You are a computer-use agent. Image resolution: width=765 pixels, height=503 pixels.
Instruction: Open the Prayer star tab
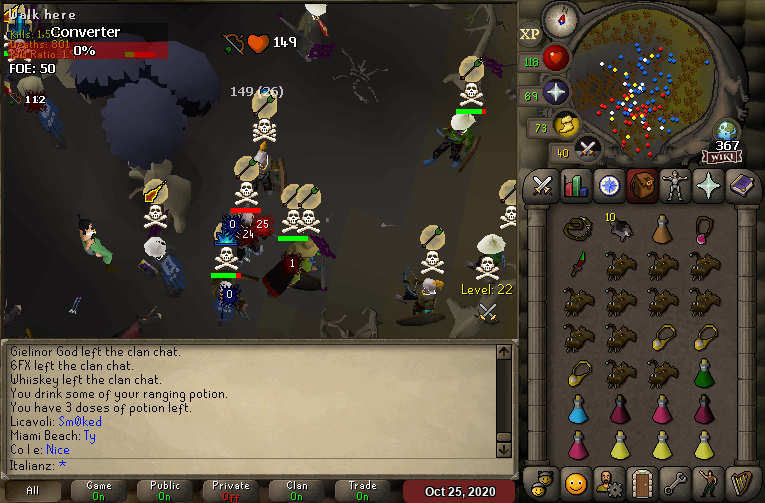[707, 186]
